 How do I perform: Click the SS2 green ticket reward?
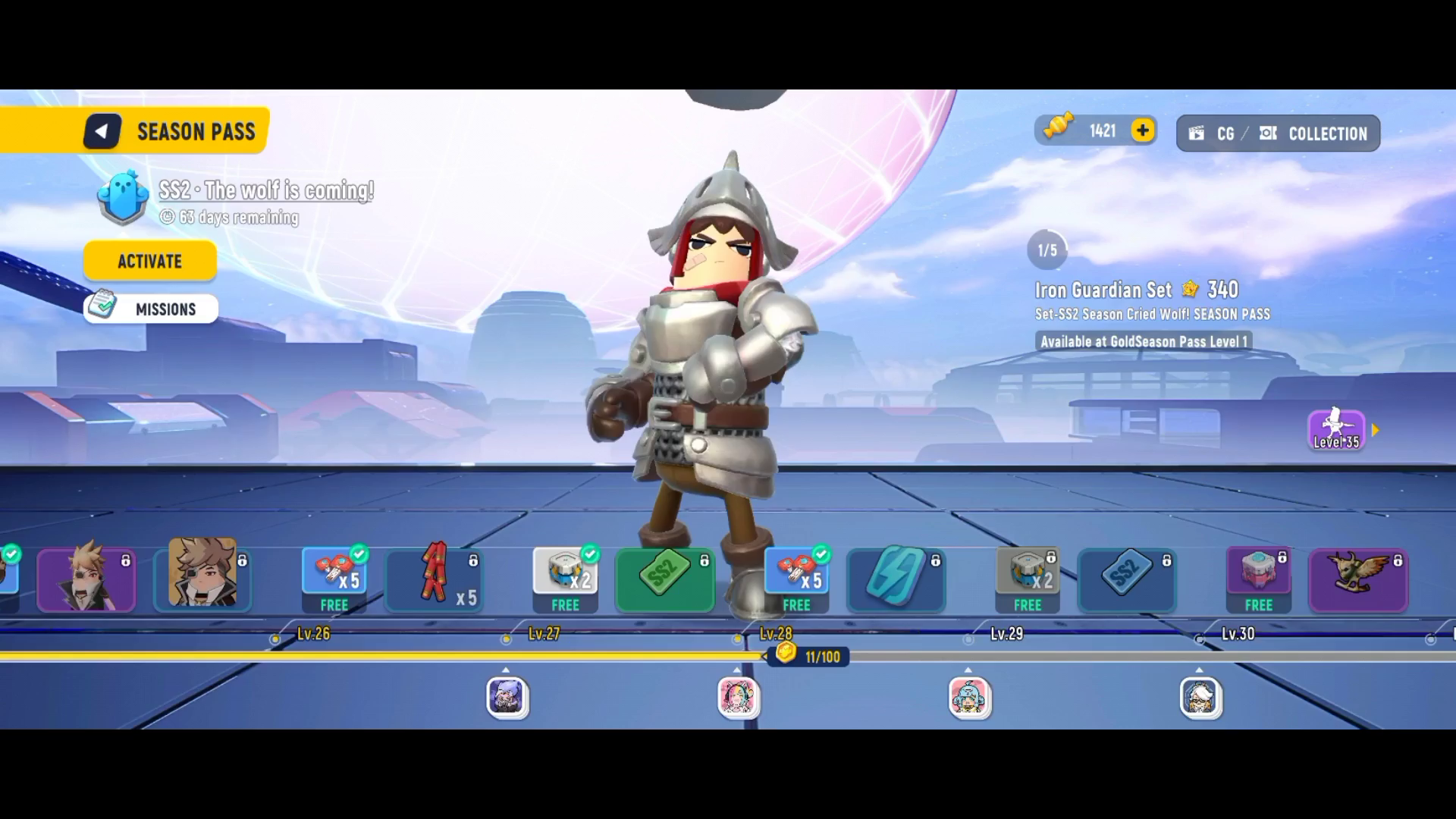664,580
